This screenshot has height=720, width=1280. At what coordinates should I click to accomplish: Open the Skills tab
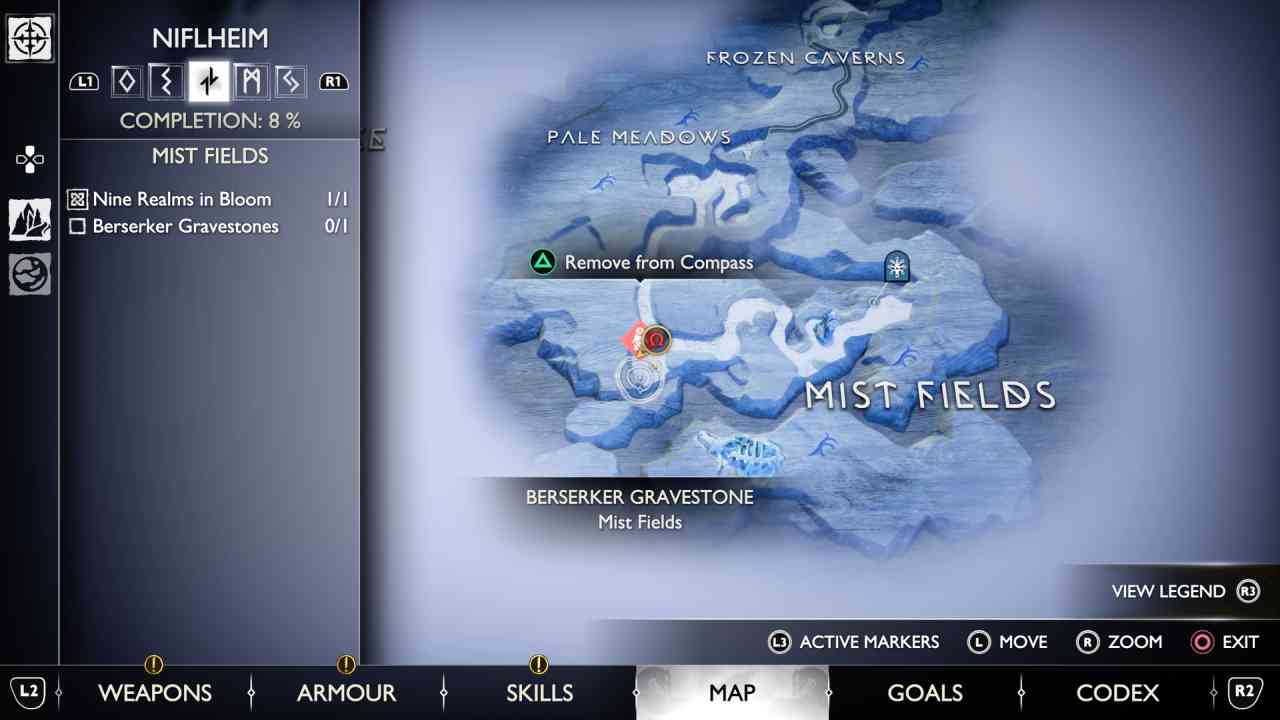pos(540,692)
